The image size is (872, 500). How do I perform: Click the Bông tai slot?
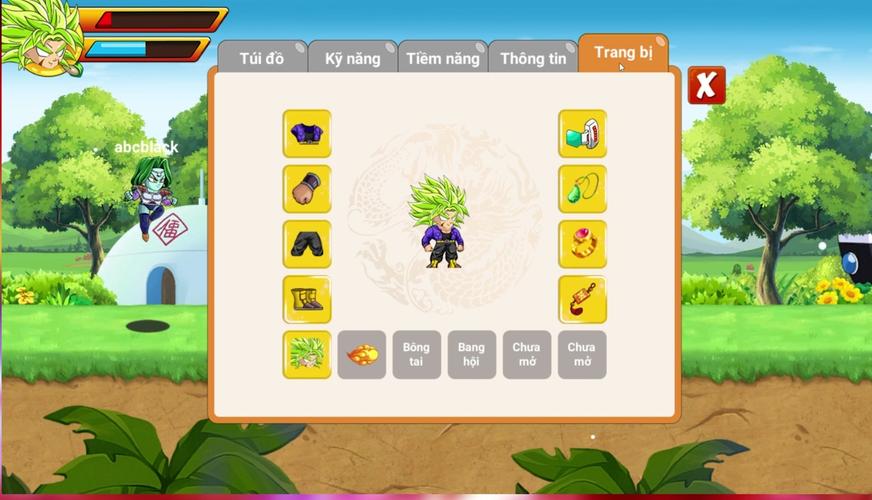click(x=417, y=355)
